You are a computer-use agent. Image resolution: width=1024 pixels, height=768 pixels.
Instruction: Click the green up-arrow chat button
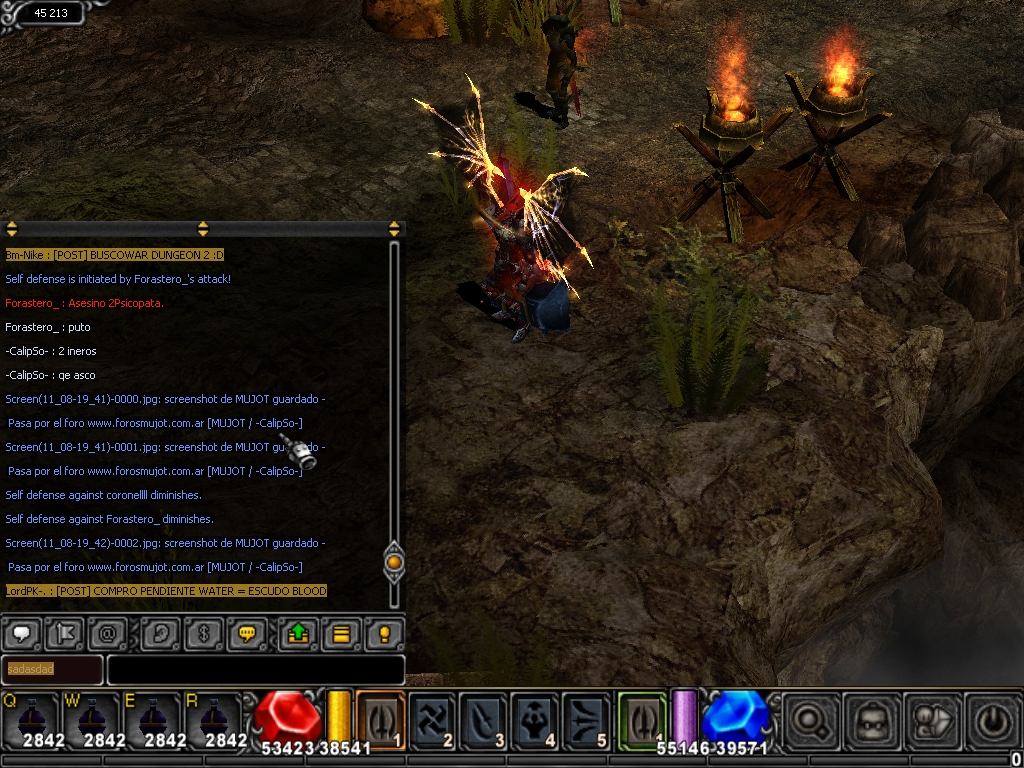(x=298, y=633)
